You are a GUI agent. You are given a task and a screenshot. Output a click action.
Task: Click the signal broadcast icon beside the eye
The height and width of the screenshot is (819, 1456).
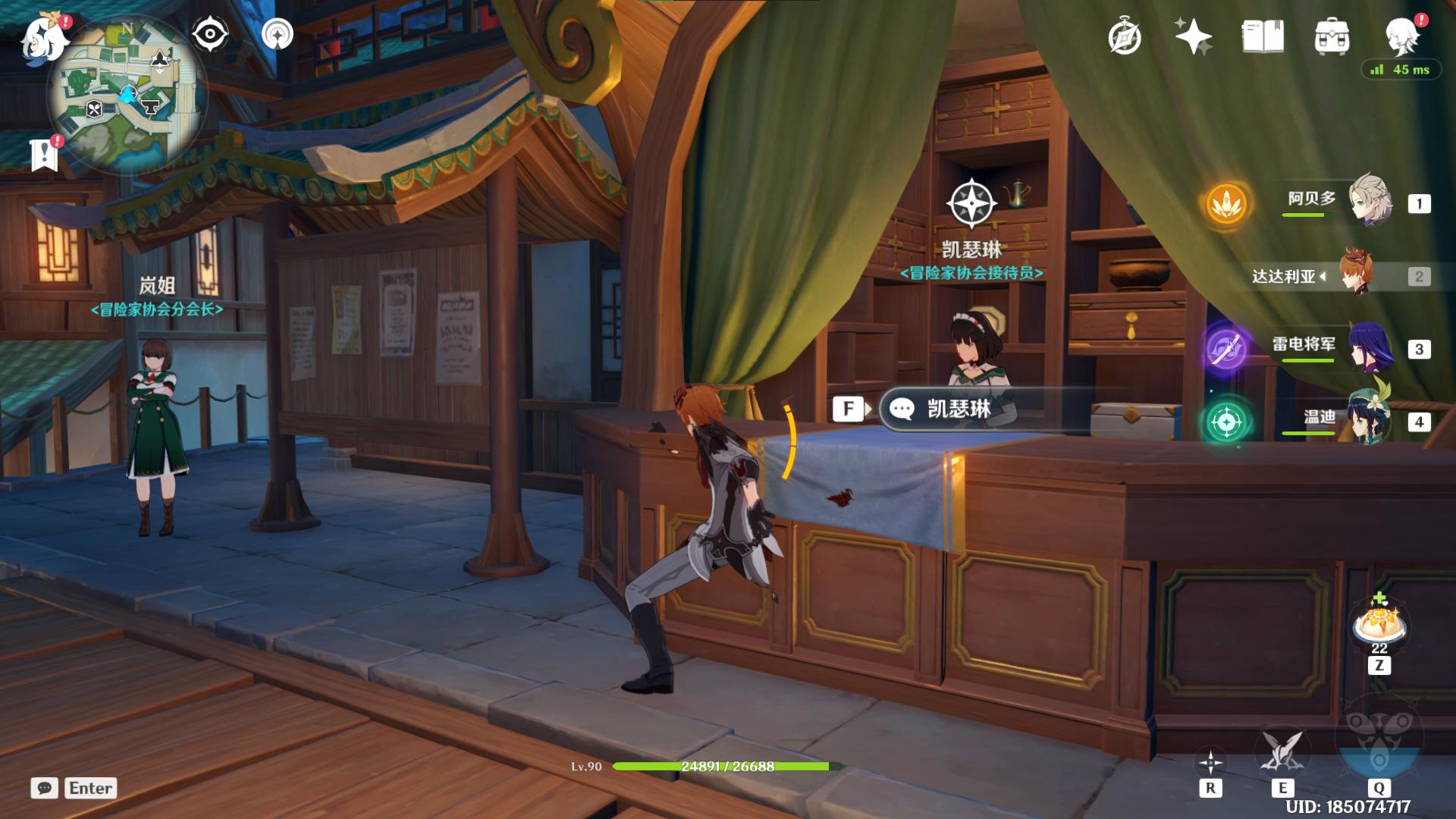(x=278, y=34)
